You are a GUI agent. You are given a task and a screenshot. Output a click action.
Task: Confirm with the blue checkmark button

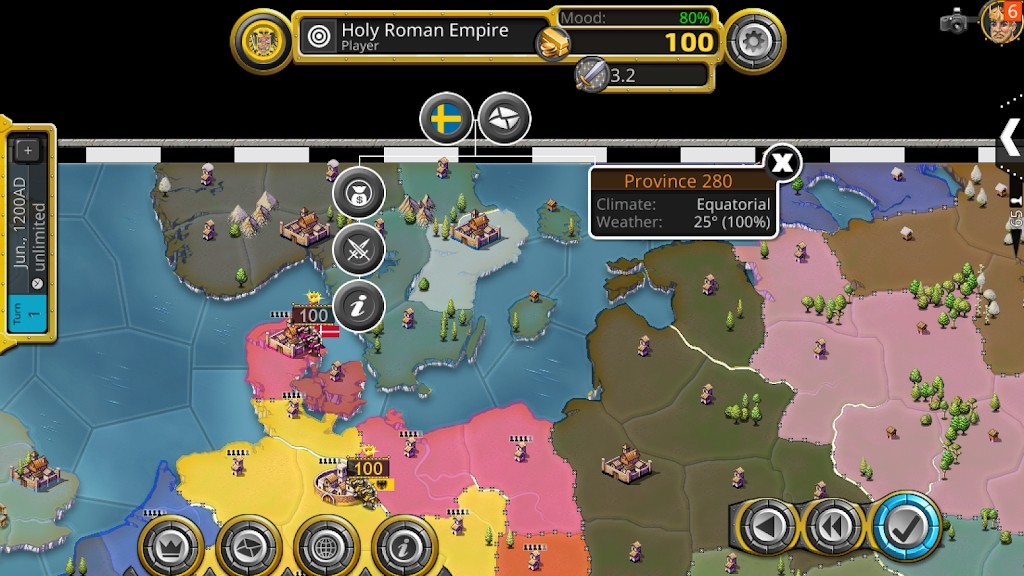click(905, 526)
